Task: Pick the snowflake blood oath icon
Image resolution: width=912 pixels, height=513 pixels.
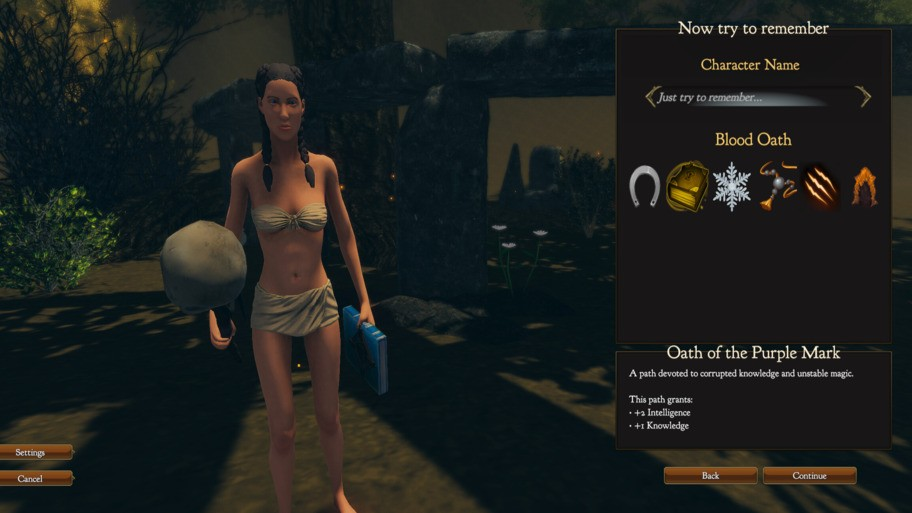Action: coord(731,186)
